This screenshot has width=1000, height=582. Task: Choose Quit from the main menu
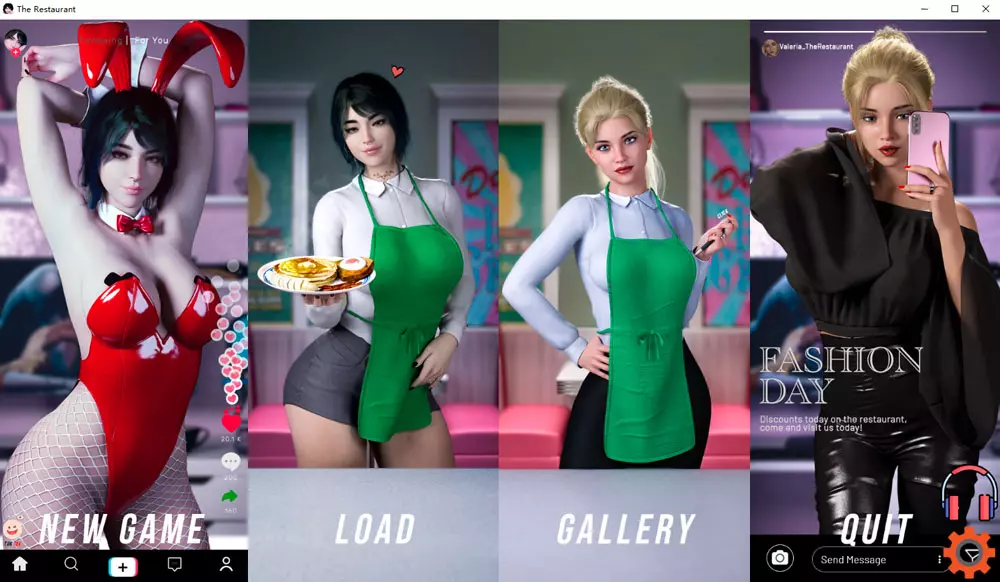[x=875, y=529]
